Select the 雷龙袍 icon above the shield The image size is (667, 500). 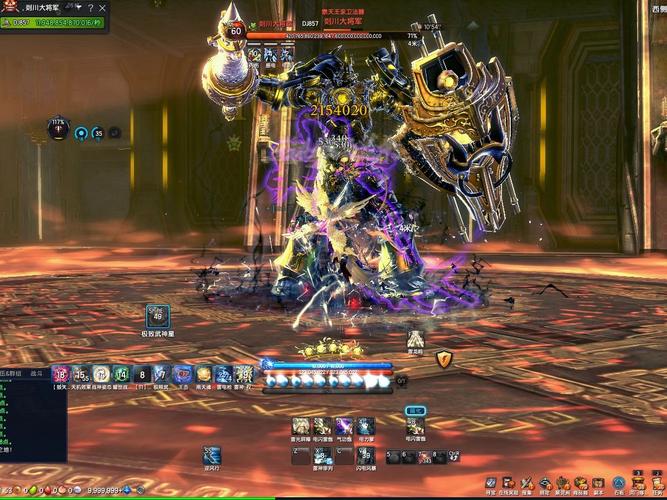coord(415,340)
